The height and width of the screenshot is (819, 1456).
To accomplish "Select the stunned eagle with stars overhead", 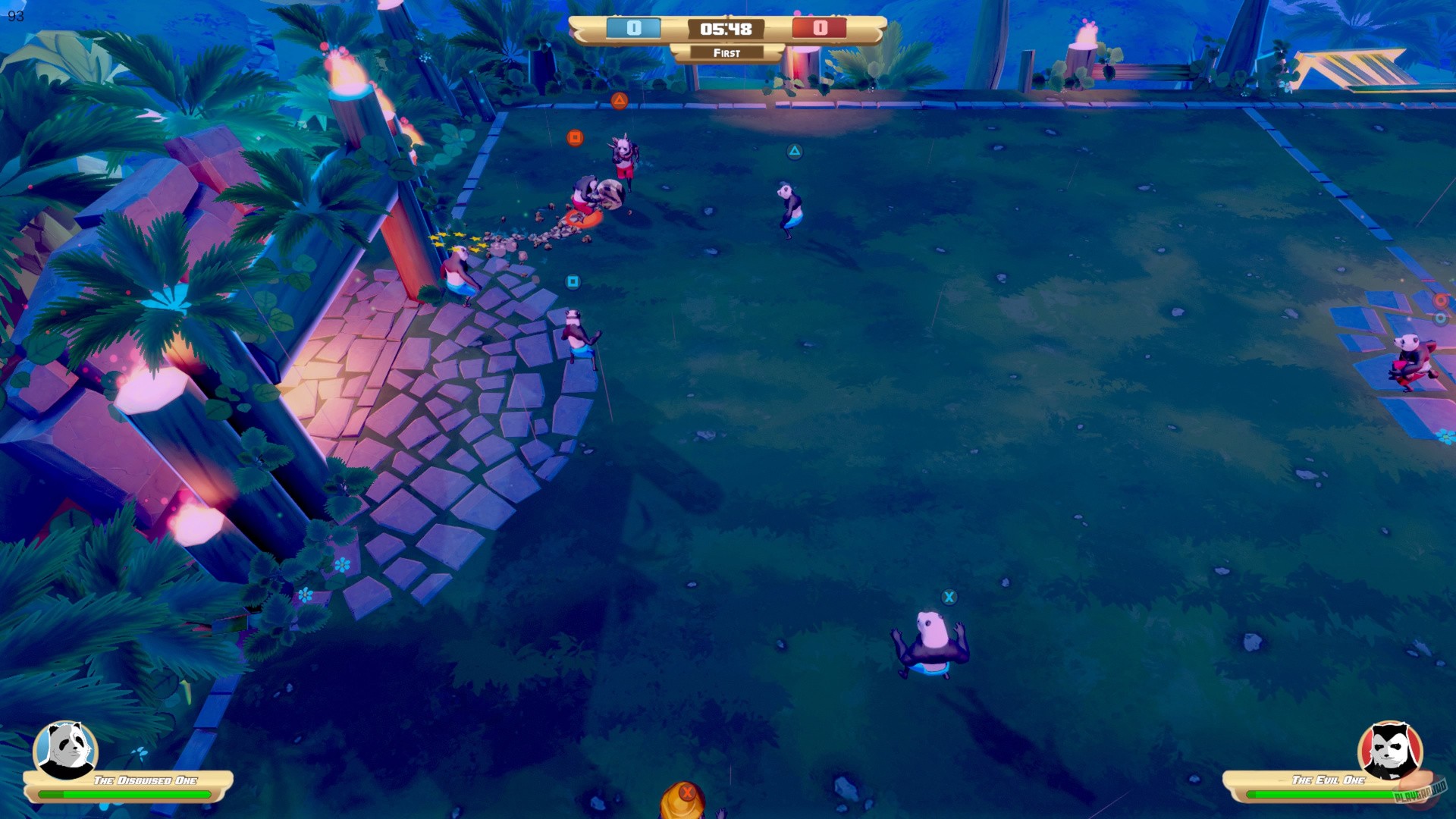I will tap(459, 265).
